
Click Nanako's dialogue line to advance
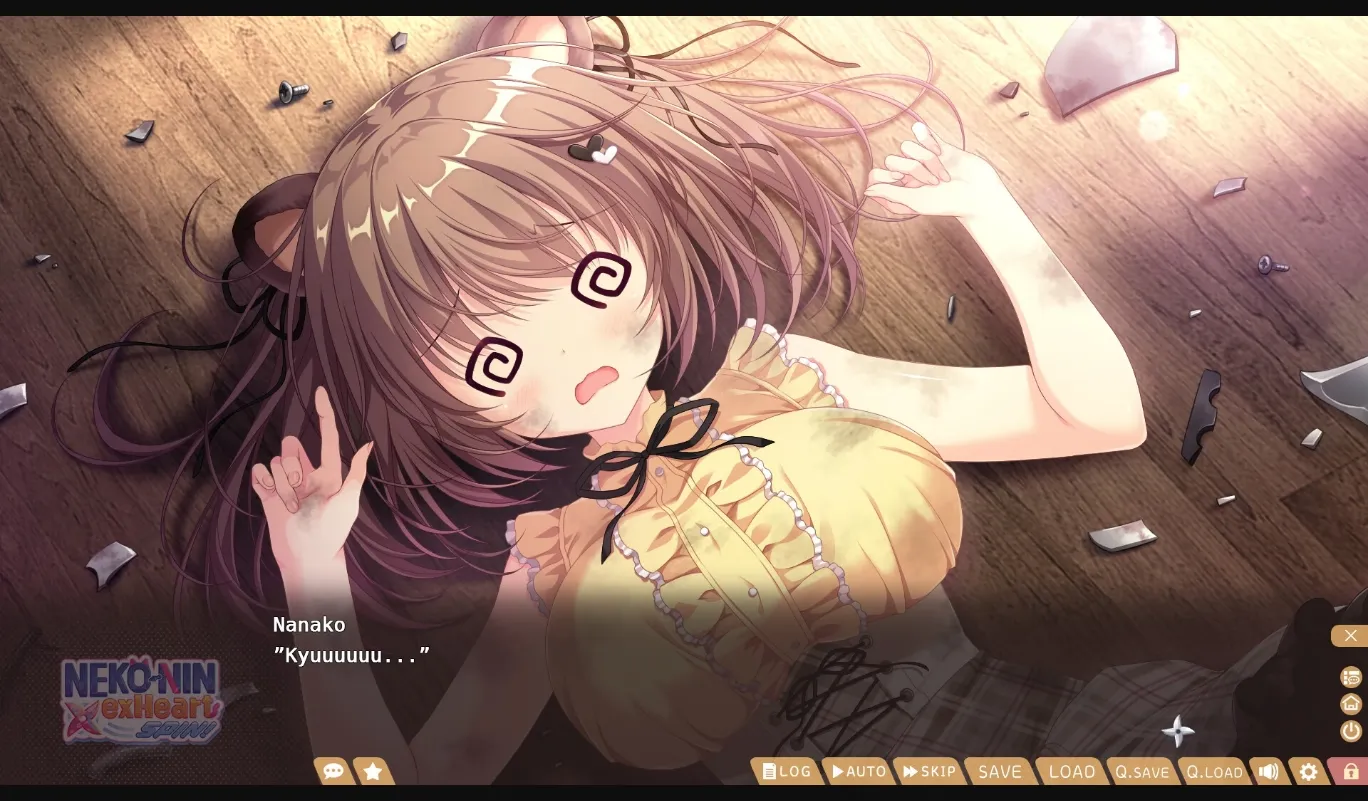pos(352,656)
